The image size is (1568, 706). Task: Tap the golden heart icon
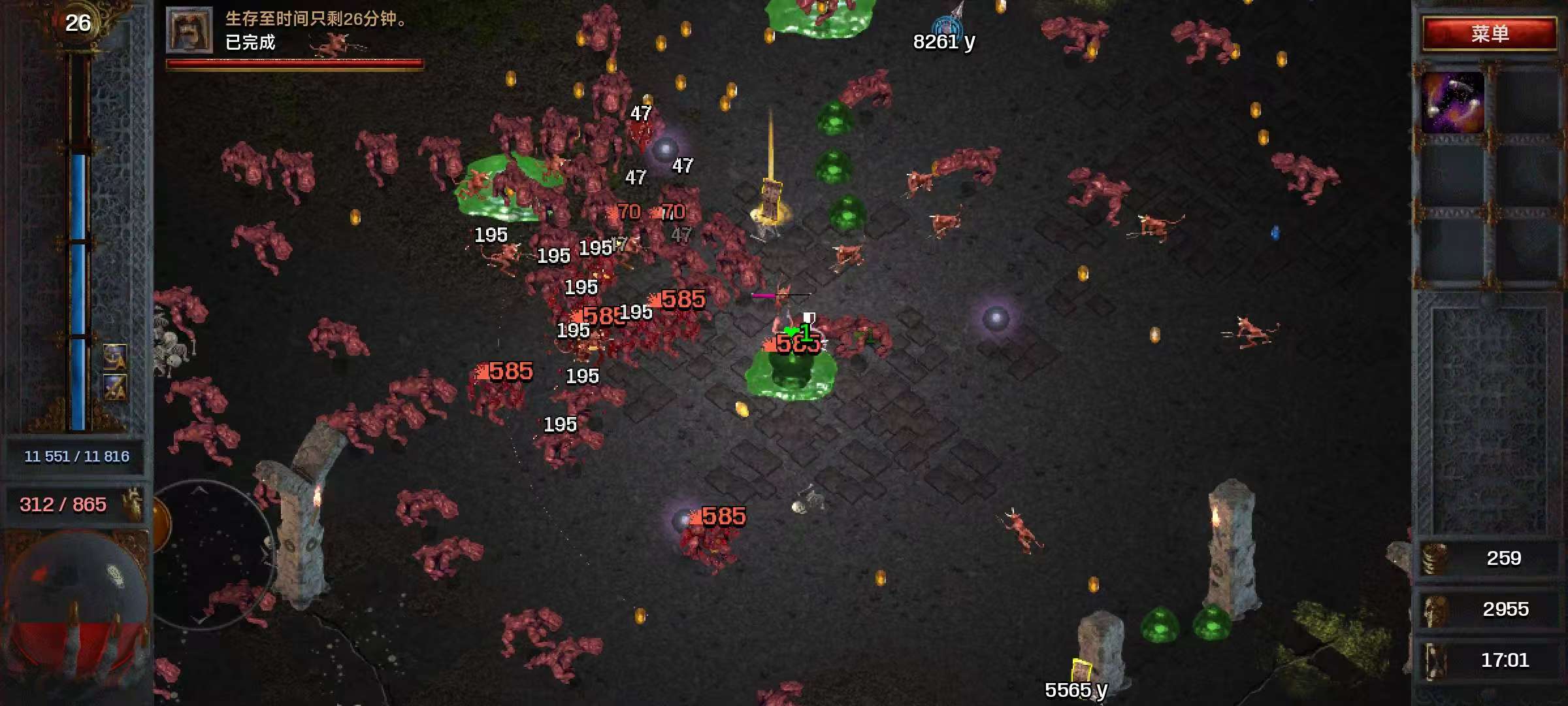(133, 503)
